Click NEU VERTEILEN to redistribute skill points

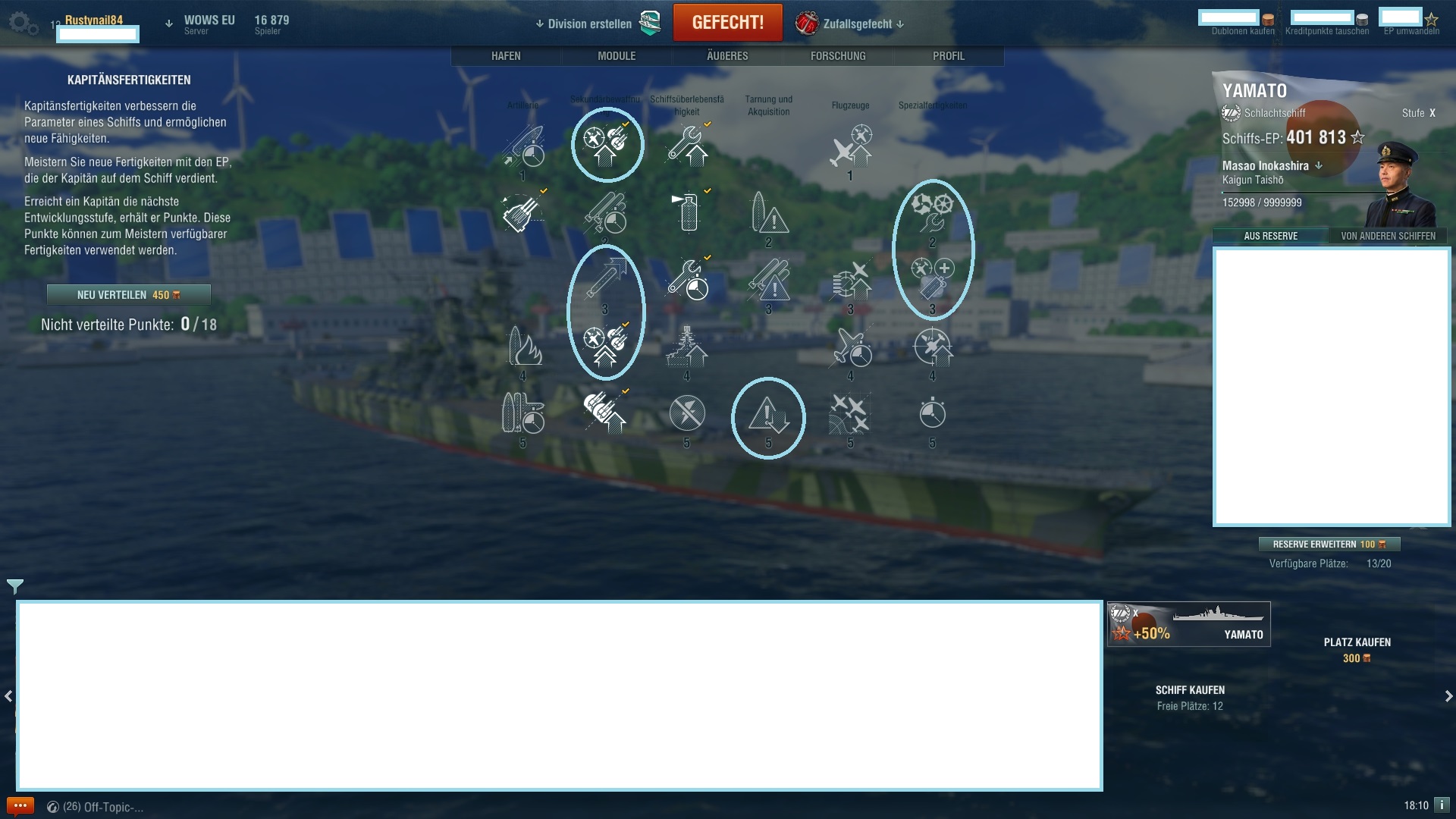click(x=129, y=294)
